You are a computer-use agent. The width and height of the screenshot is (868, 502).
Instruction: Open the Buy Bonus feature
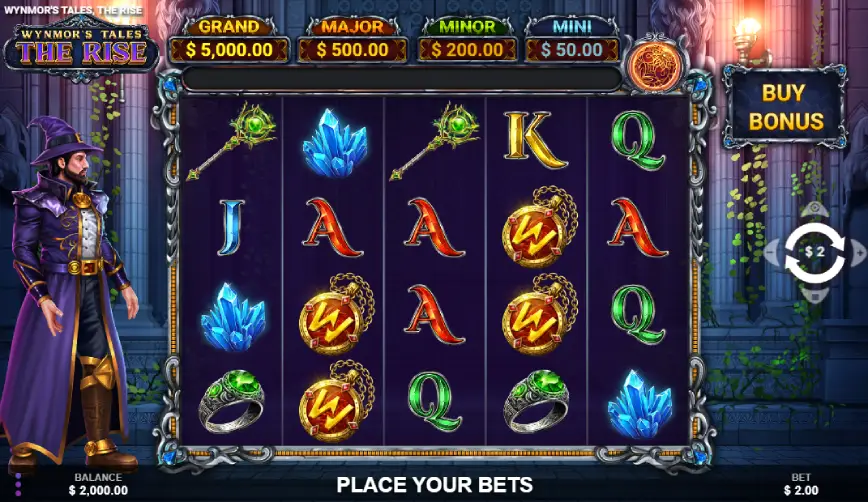[786, 107]
